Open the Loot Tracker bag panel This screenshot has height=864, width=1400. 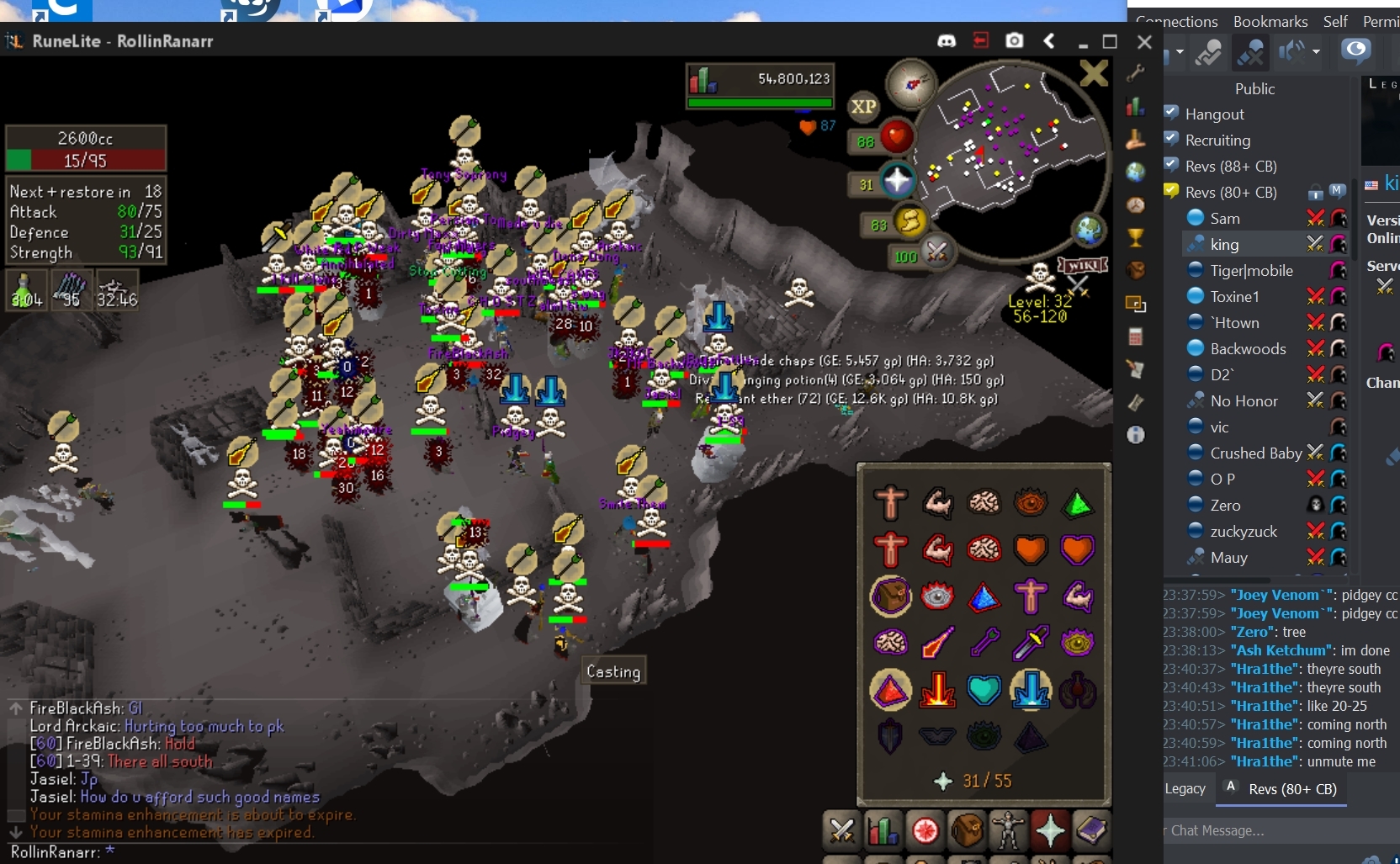[x=1137, y=269]
